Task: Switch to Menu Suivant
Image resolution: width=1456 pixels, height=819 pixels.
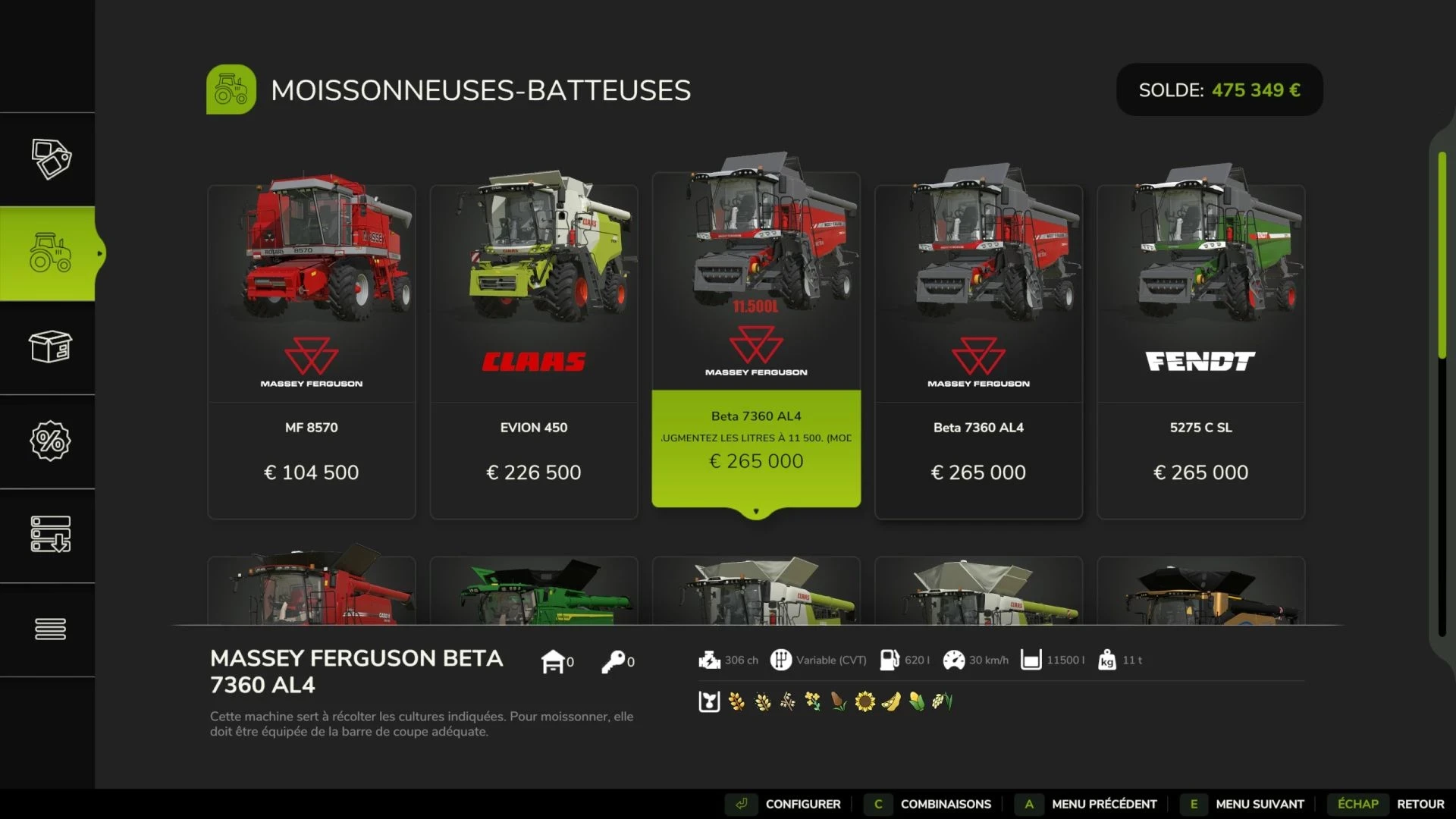Action: 1259,804
